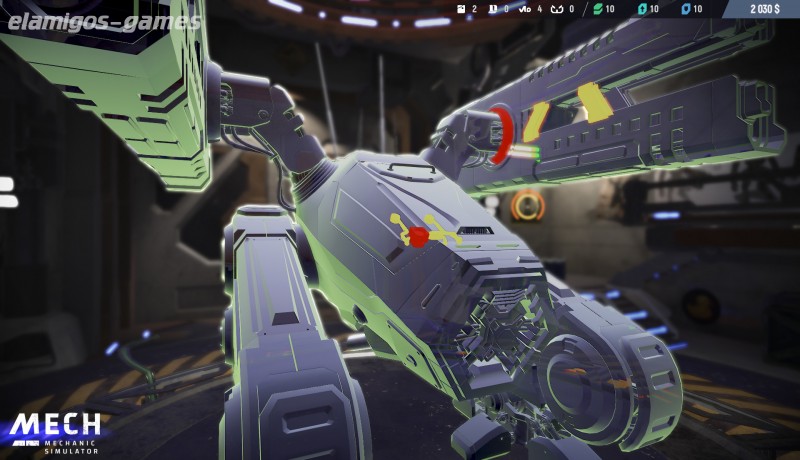Click the orange circular marker behind the mech

pyautogui.click(x=526, y=206)
